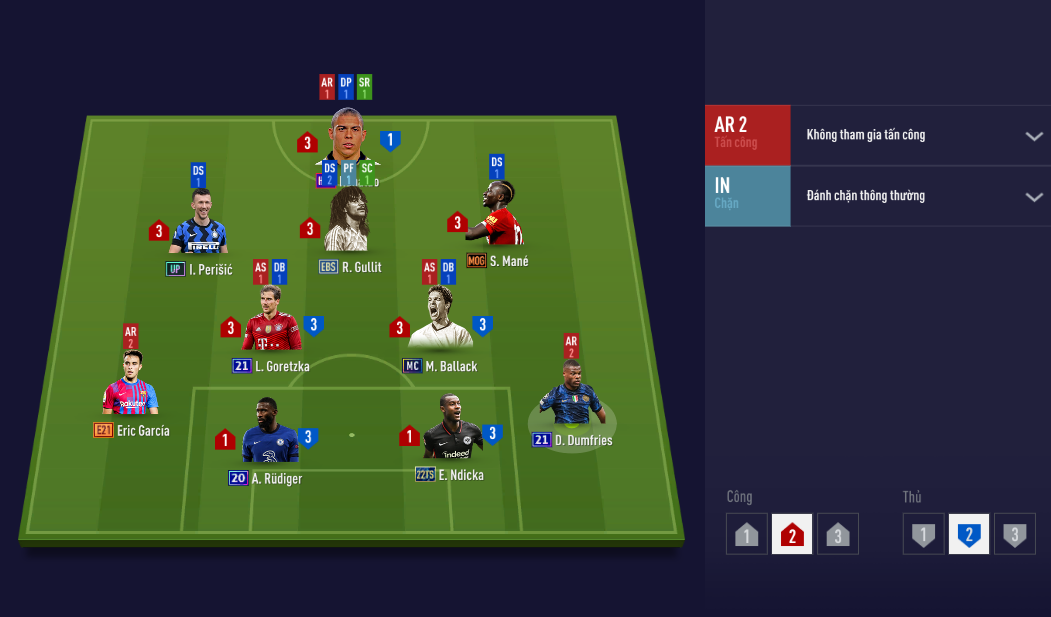Viewport: 1051px width, 617px height.
Task: Select player I. Perišić on the pitch
Action: [199, 225]
